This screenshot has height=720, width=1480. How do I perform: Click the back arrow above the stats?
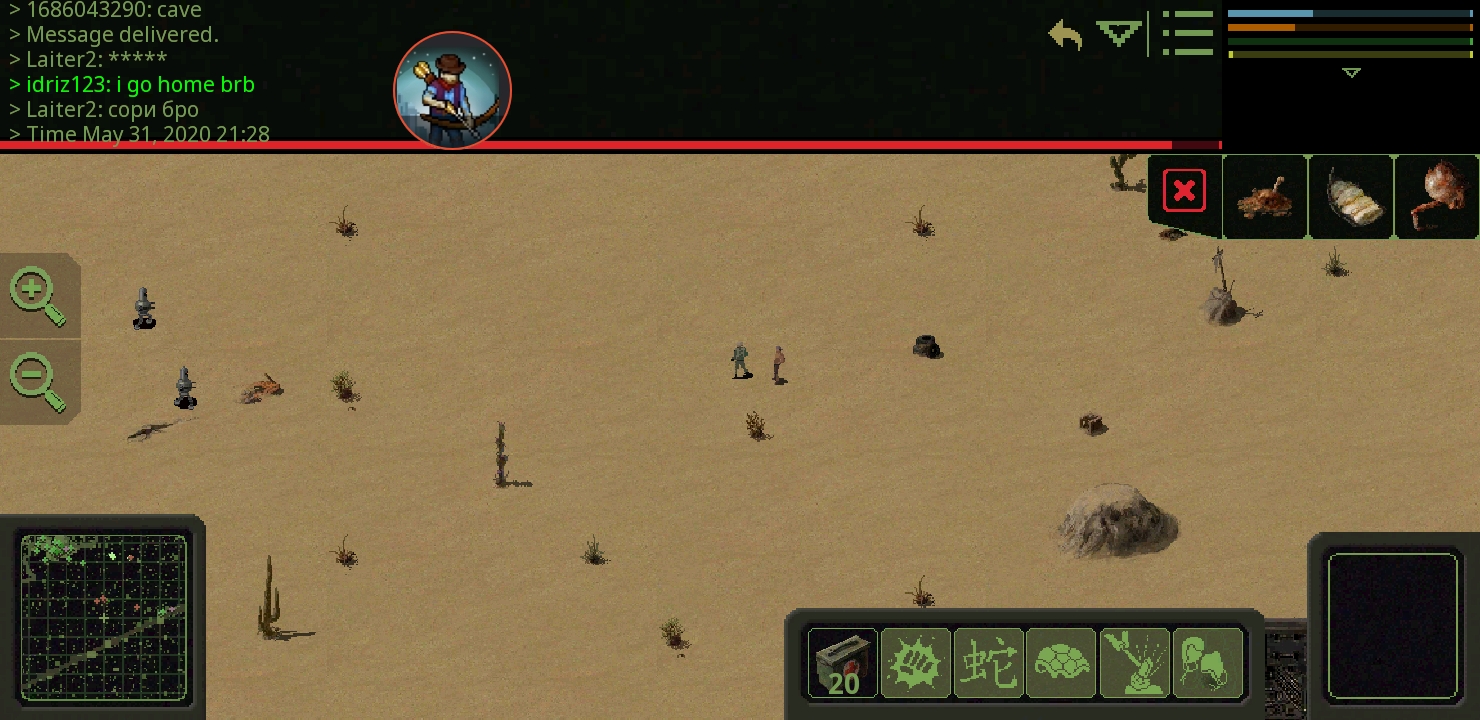coord(1063,34)
